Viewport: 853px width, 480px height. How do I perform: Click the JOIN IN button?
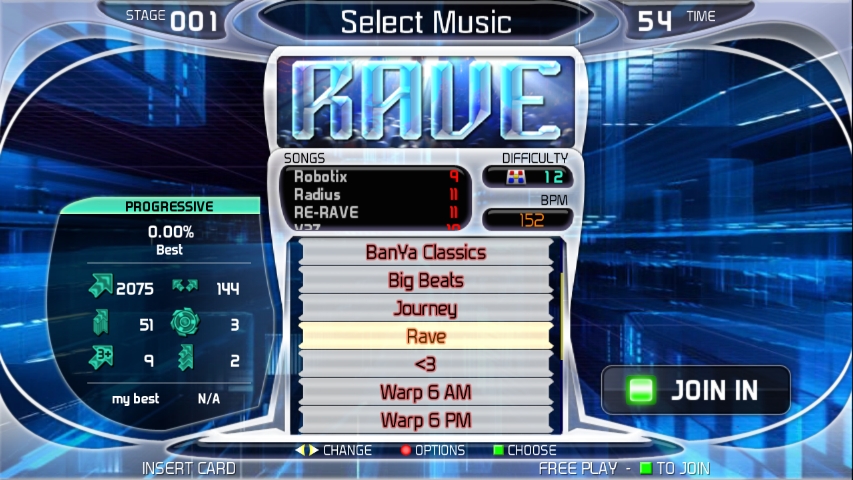696,390
